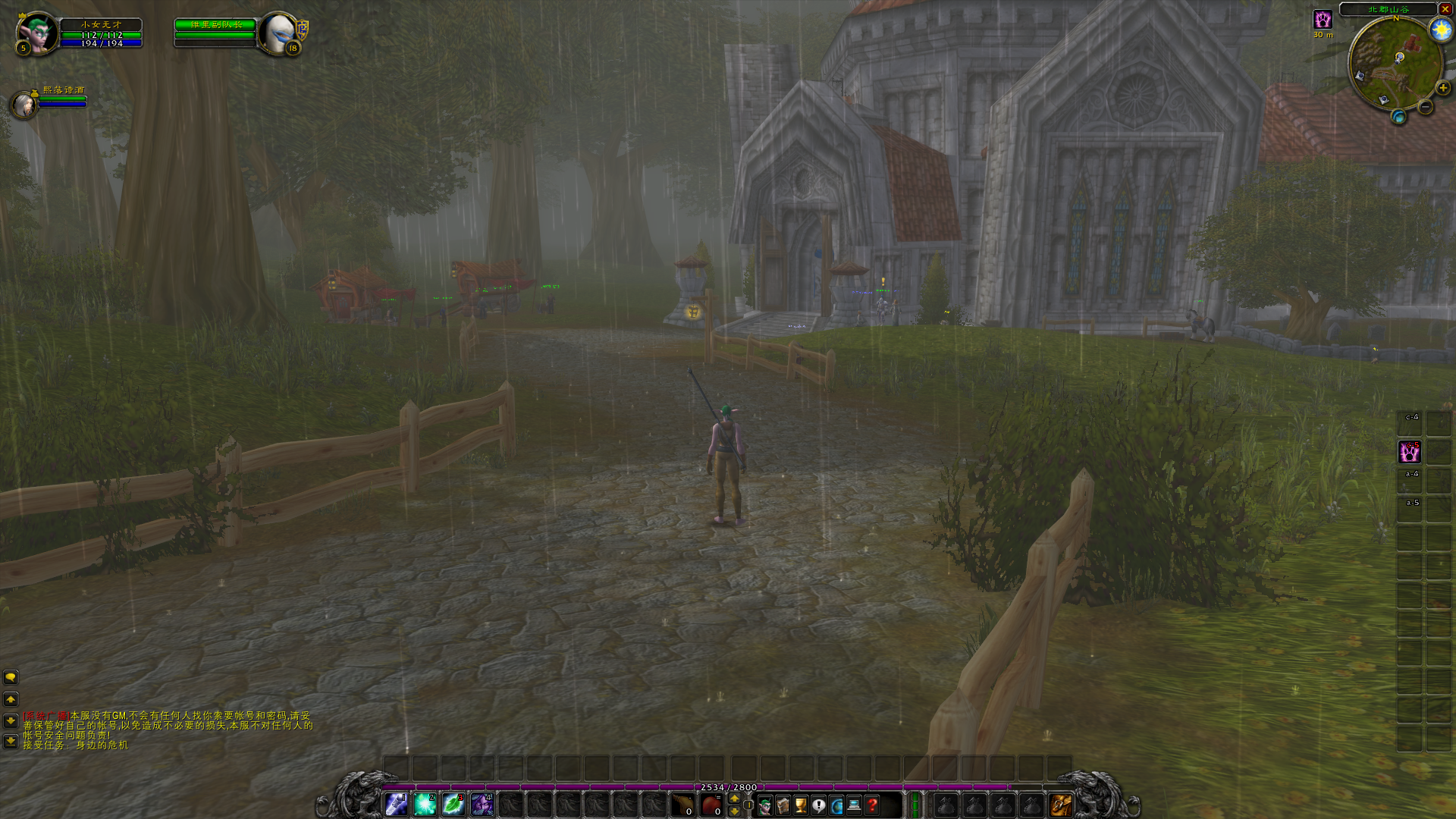Open the backpack bag slot
Screen dimensions: 1456x819
[x=1060, y=805]
